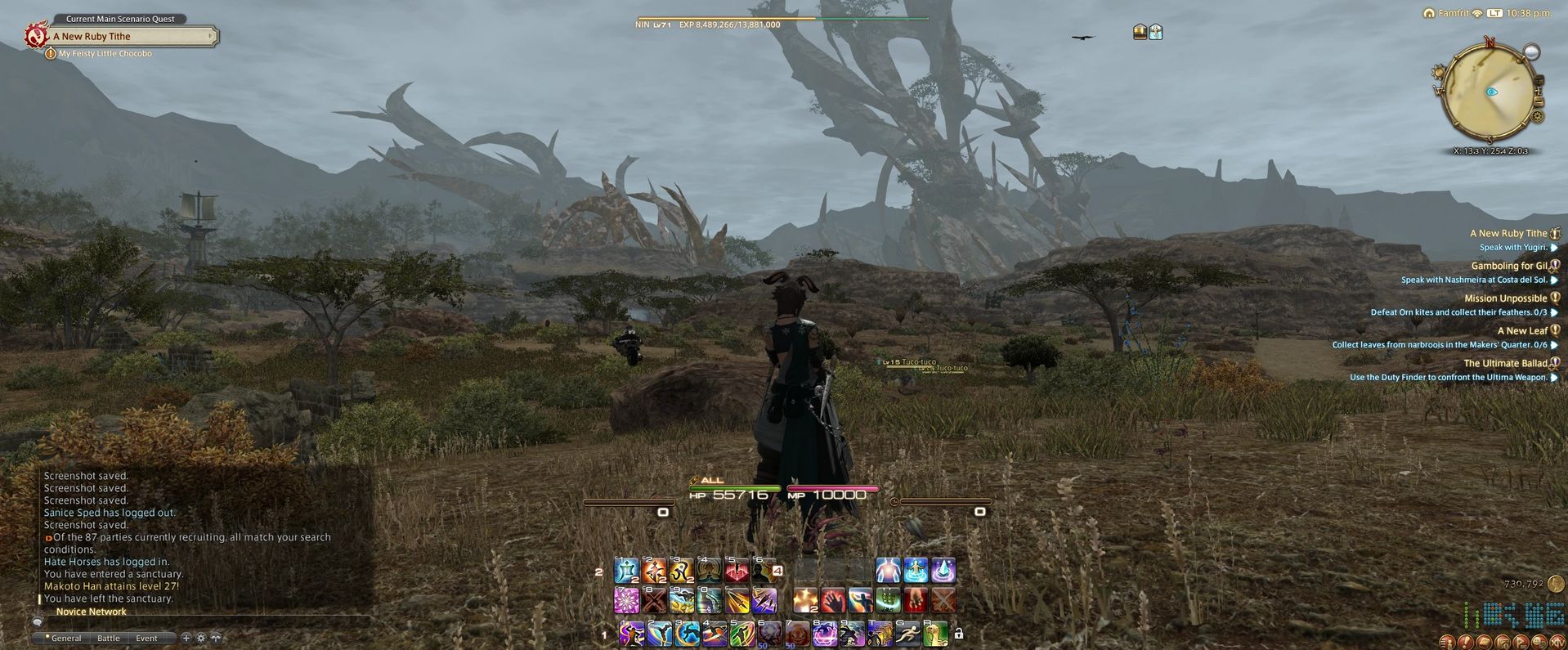Switch to the Event chat tab
This screenshot has width=1568, height=650.
(x=147, y=638)
